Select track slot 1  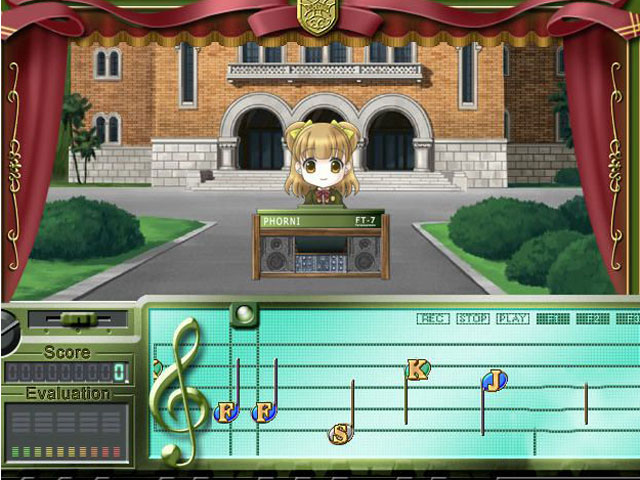pos(552,319)
